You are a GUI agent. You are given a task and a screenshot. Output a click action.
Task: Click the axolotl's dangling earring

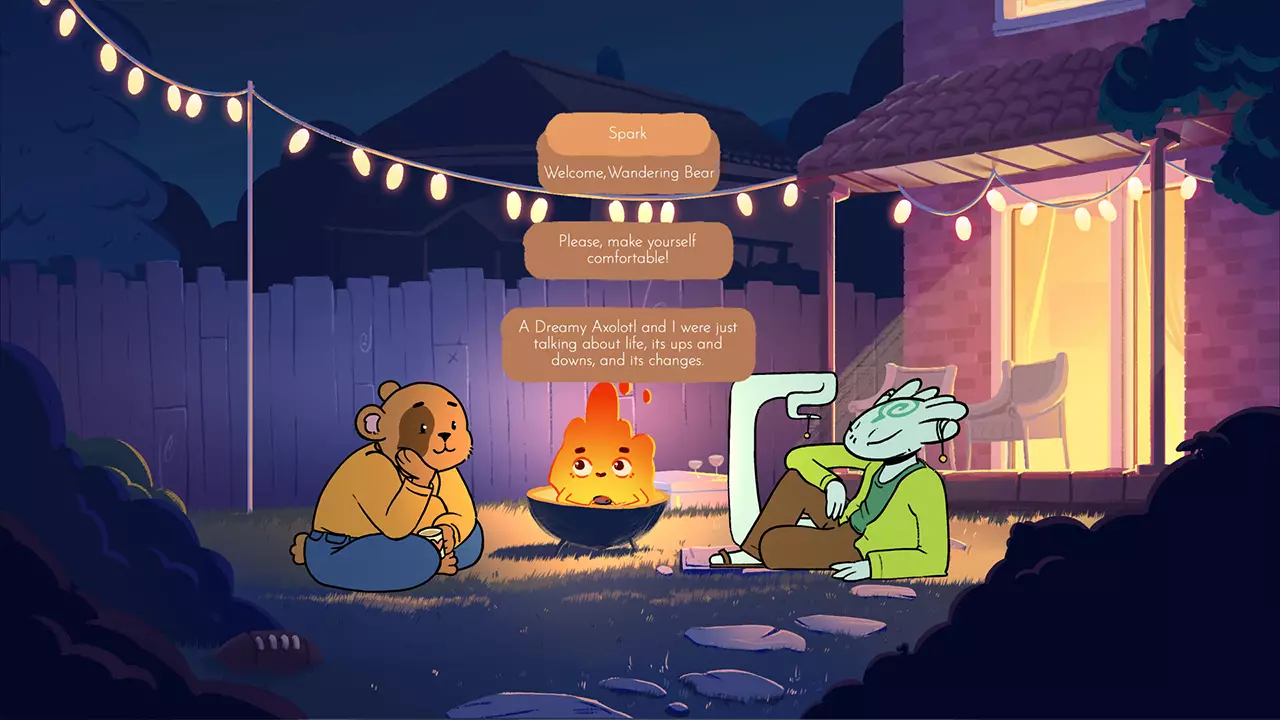click(x=943, y=457)
